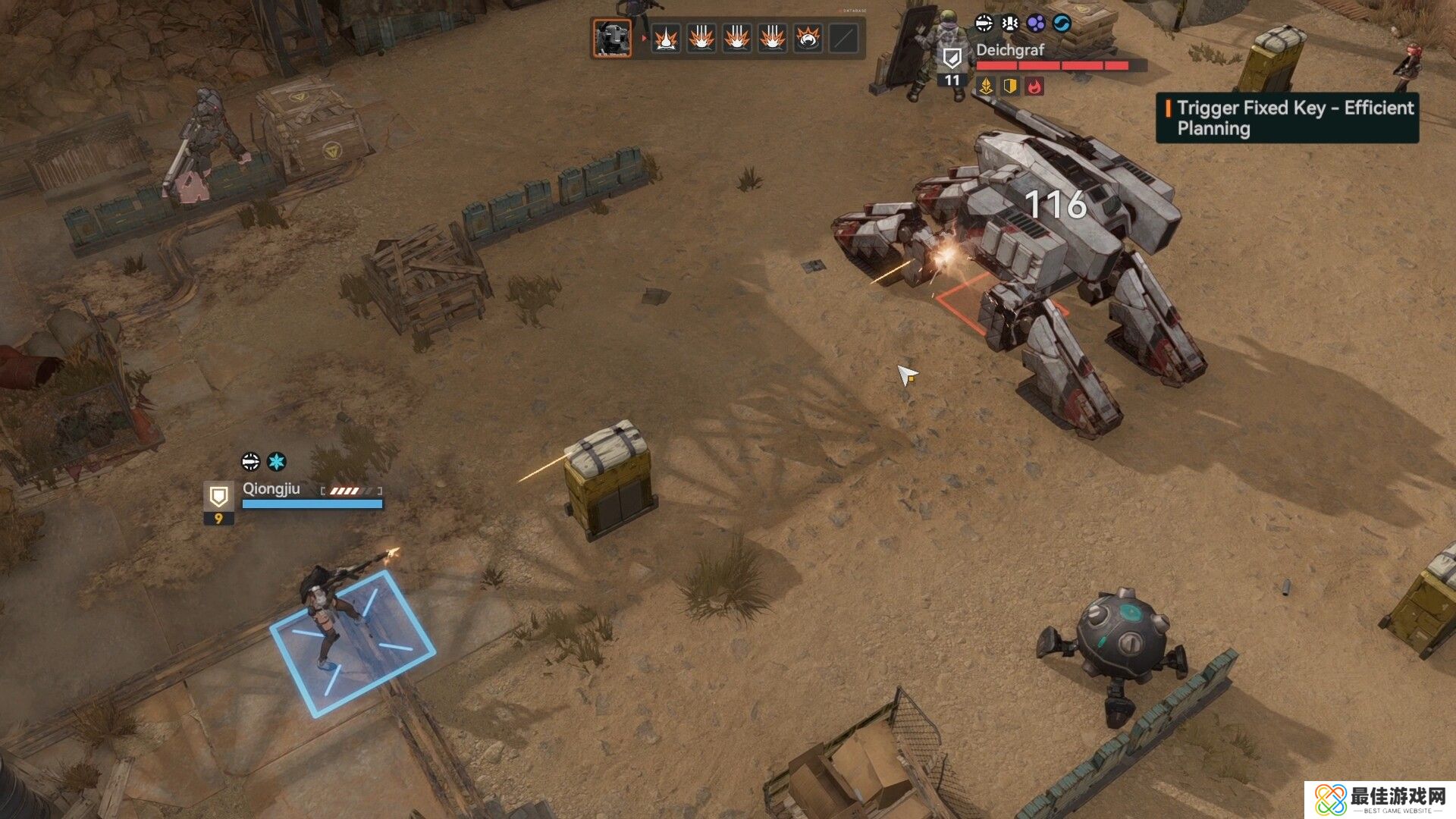Select the mech boss portrait in action queue

point(612,38)
